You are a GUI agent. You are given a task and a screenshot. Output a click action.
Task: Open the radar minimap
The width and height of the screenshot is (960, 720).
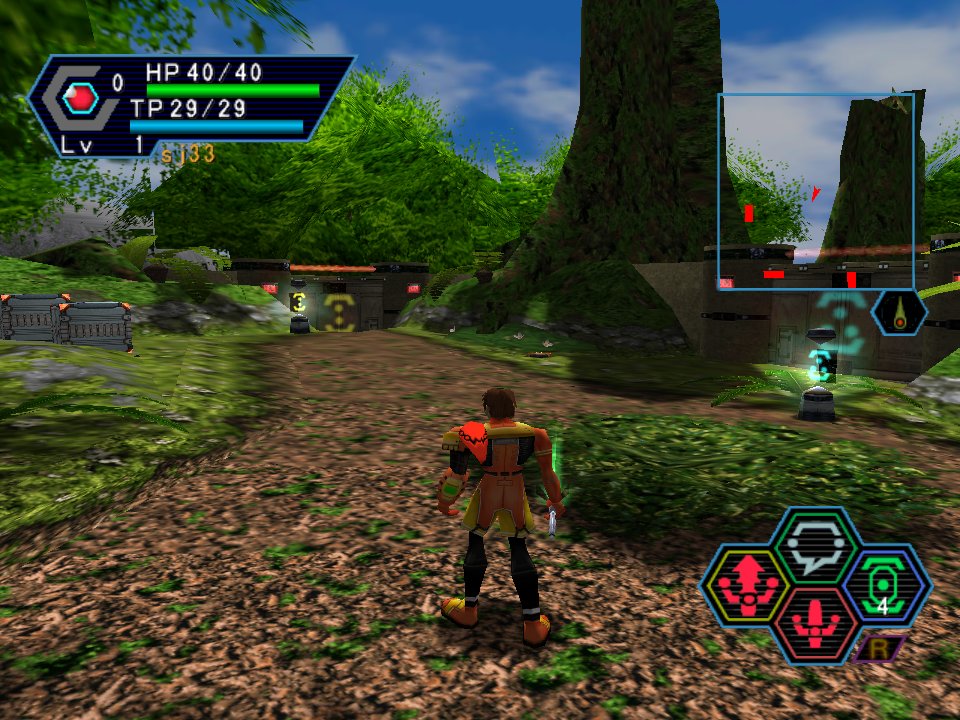tap(815, 191)
